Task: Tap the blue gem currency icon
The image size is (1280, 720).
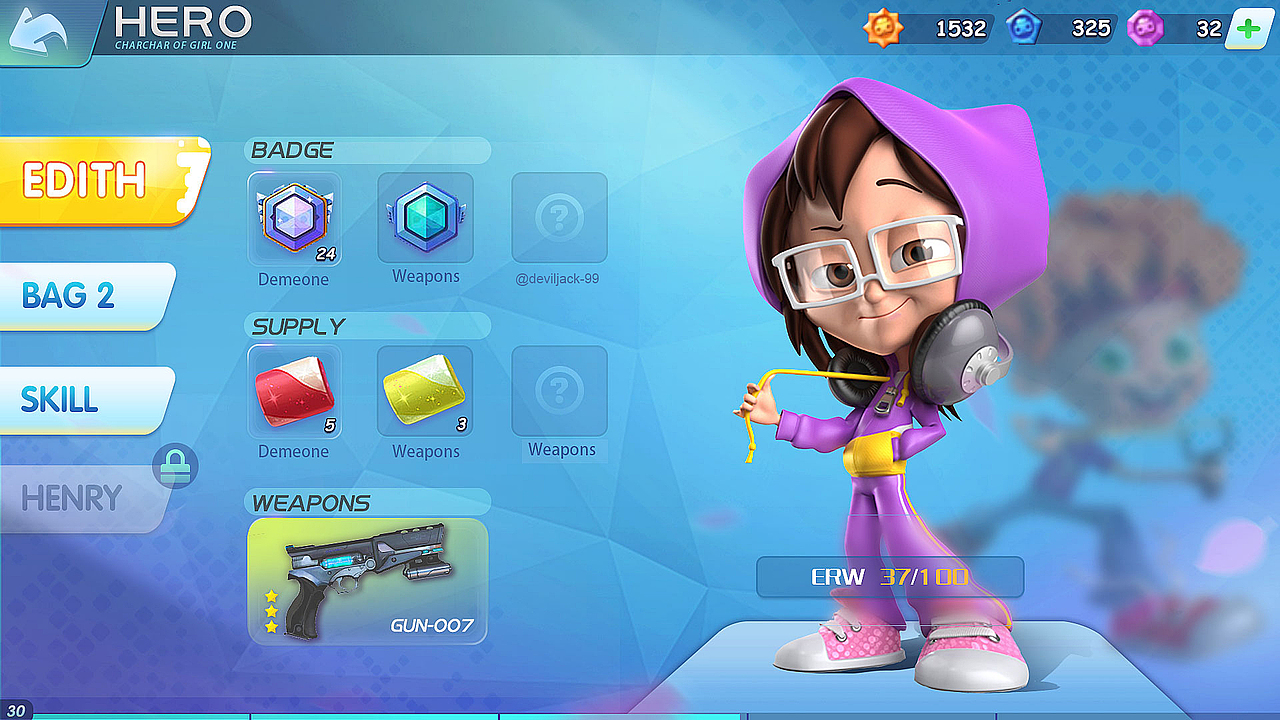Action: click(x=1023, y=29)
